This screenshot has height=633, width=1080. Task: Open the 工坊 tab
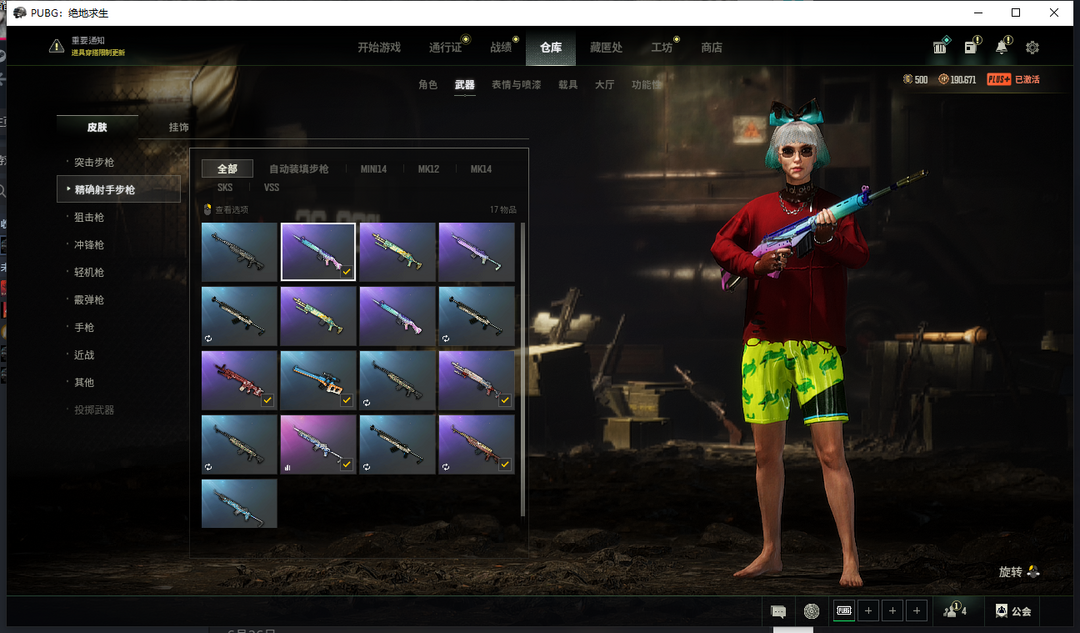661,47
